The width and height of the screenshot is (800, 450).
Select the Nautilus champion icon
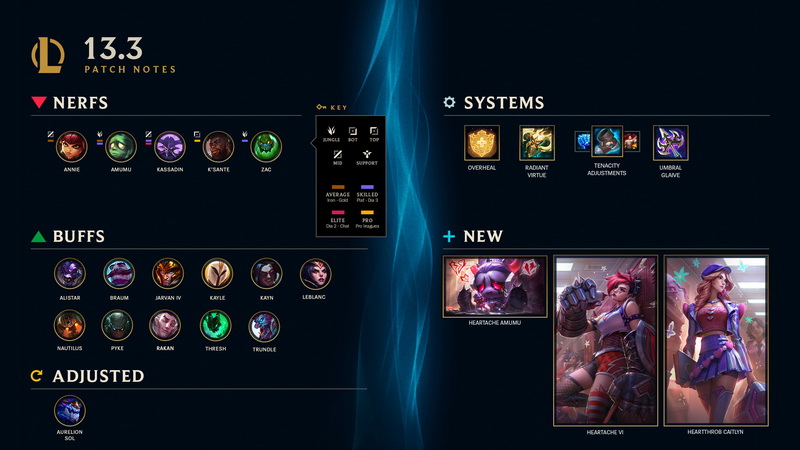[70, 325]
